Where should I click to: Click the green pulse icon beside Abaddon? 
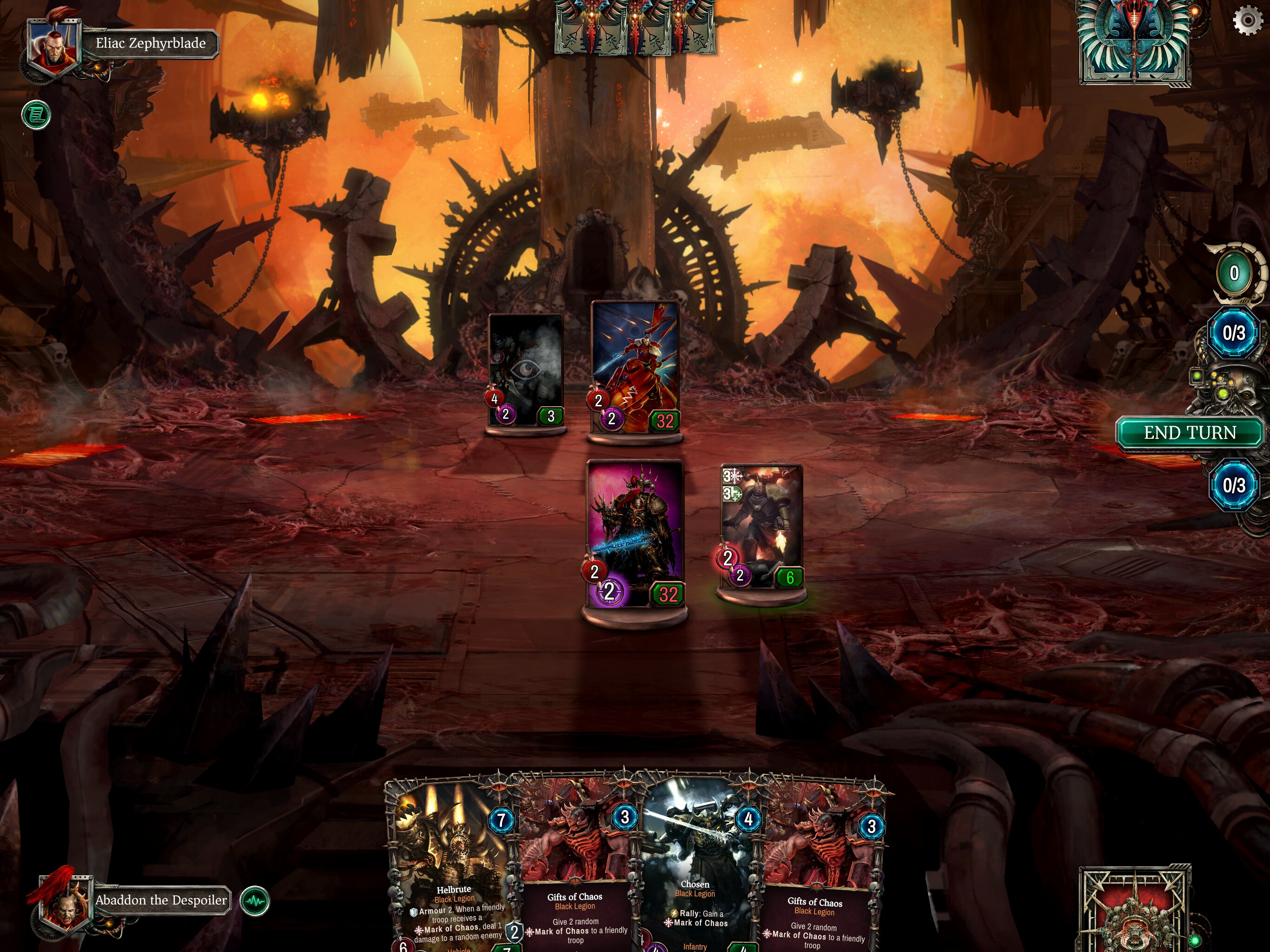254,901
